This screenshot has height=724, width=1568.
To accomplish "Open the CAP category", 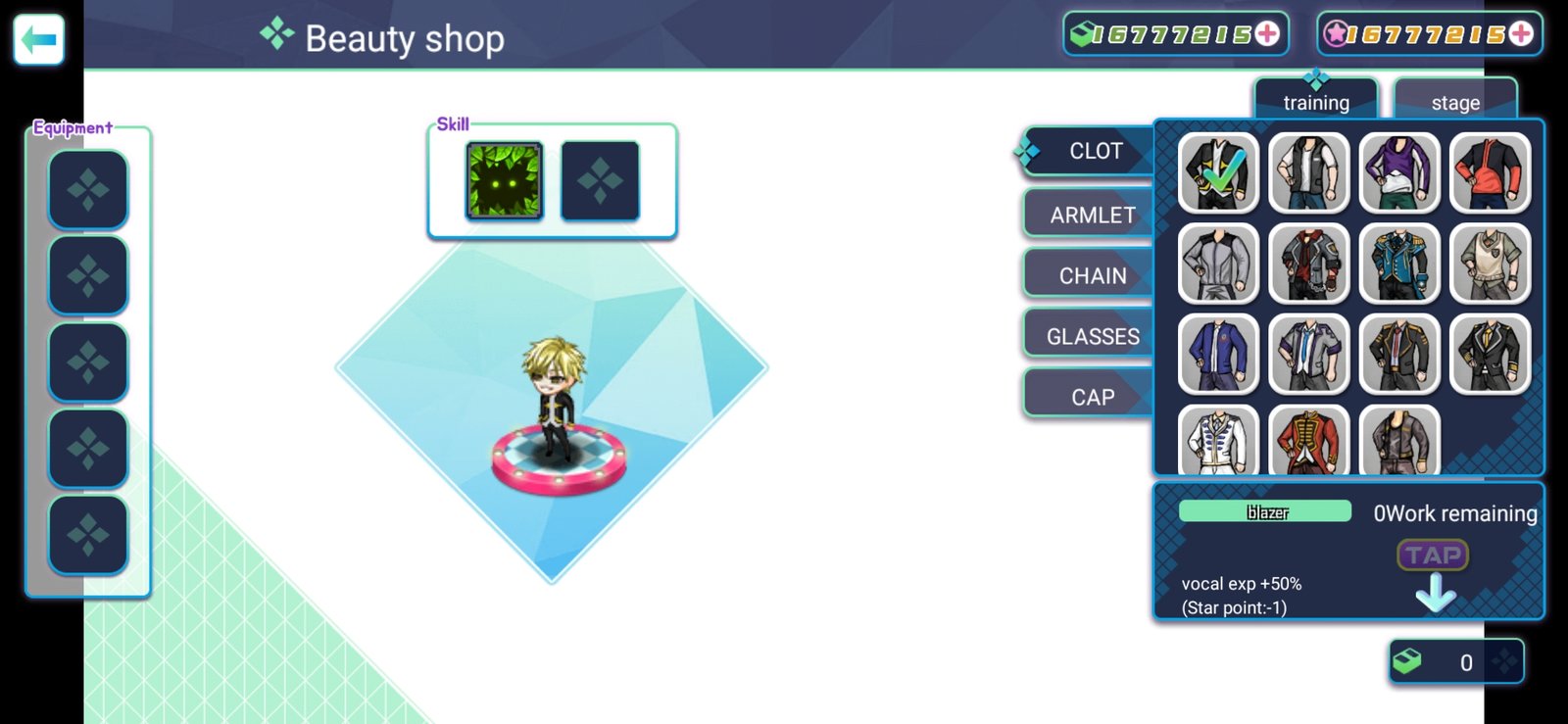I will (x=1092, y=398).
